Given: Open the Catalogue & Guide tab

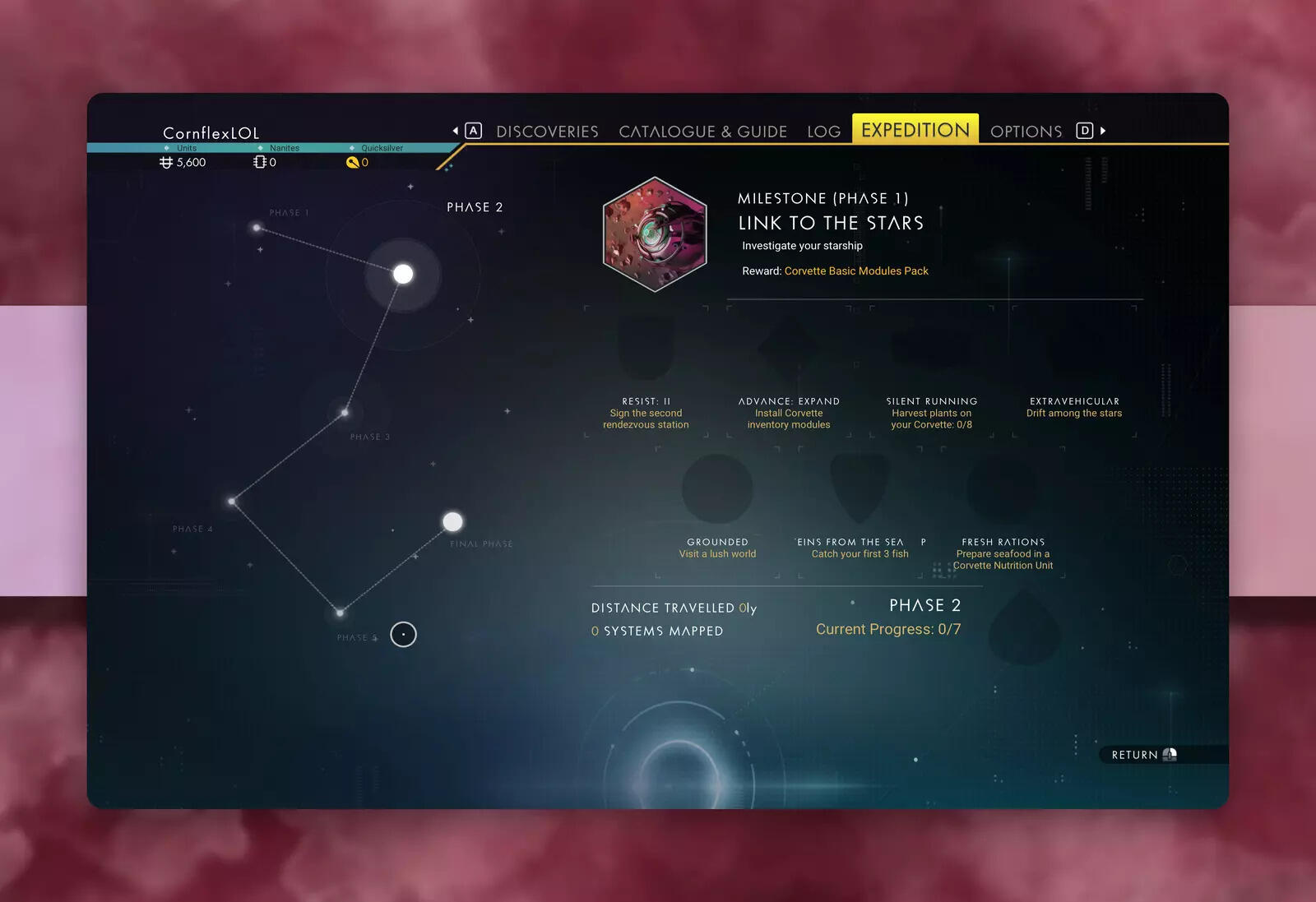Looking at the screenshot, I should 703,131.
